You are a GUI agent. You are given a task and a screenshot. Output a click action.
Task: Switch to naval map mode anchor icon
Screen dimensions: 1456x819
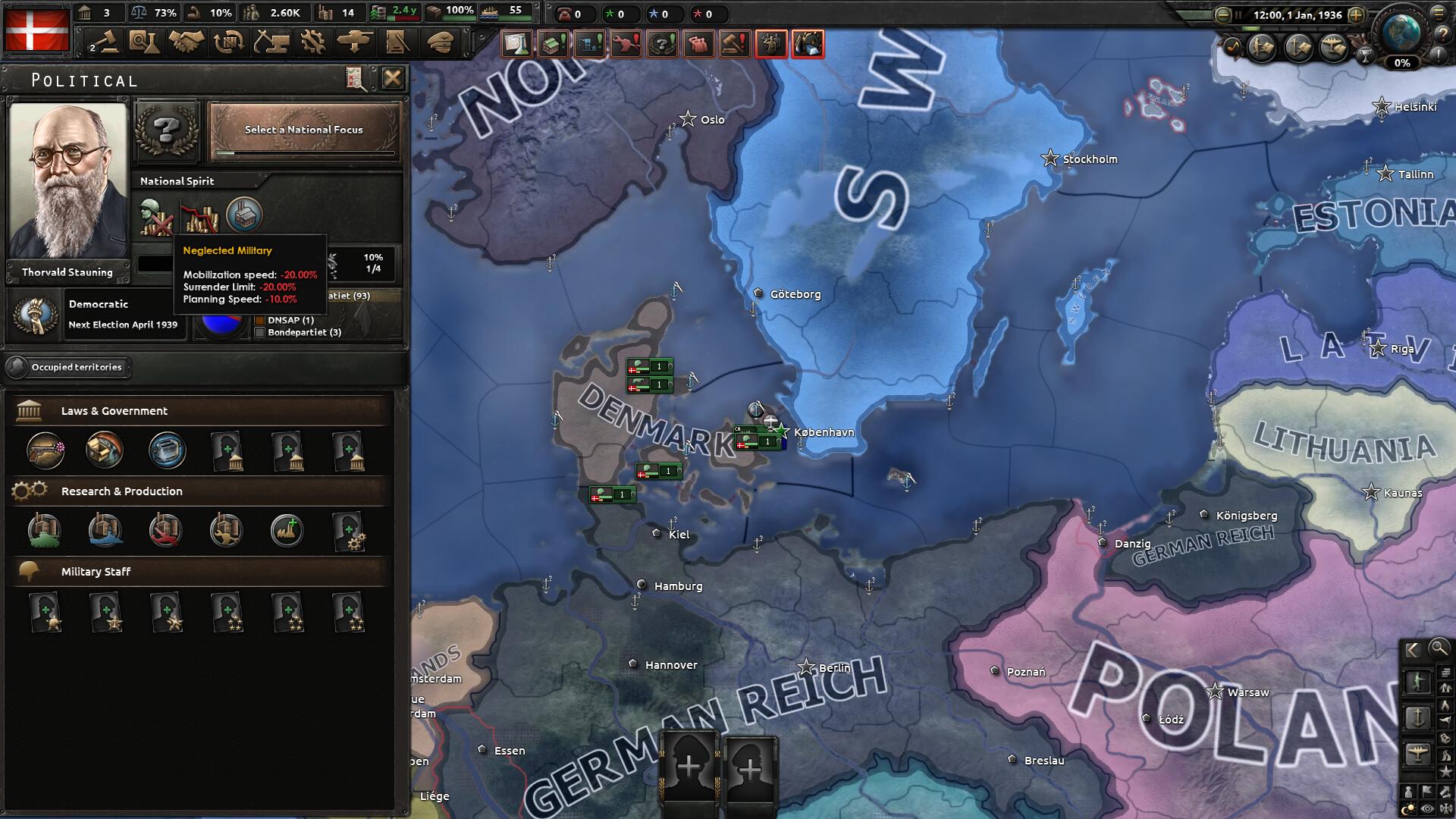click(1418, 718)
